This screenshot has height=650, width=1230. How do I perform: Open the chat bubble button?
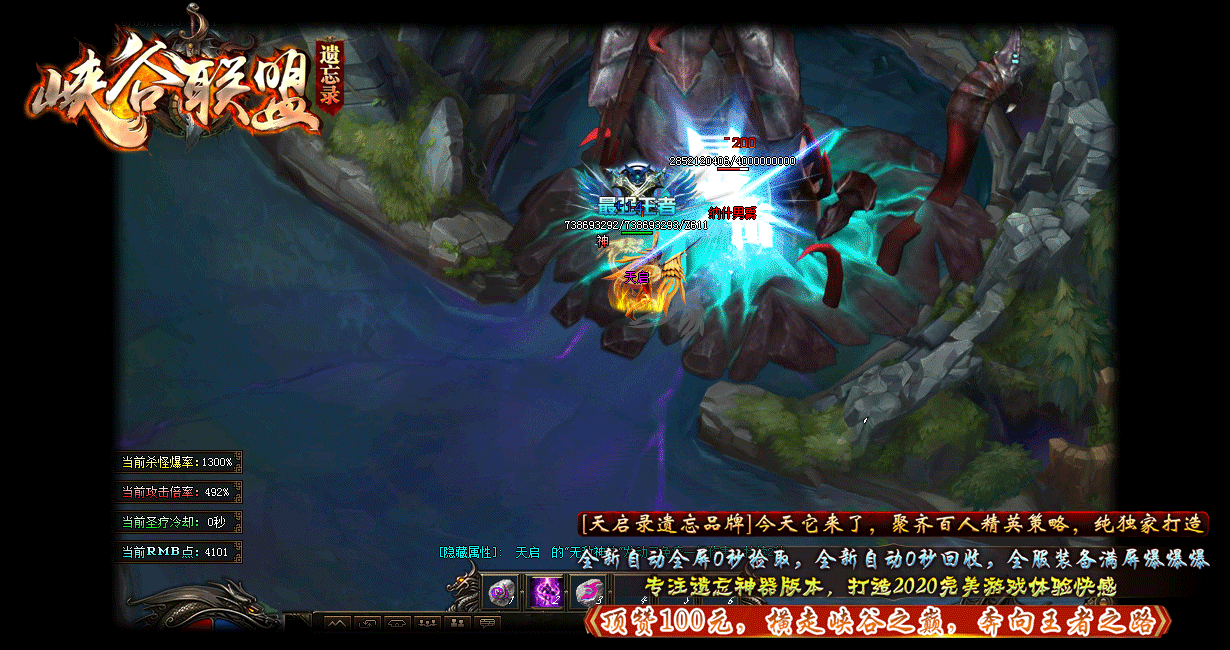(487, 624)
